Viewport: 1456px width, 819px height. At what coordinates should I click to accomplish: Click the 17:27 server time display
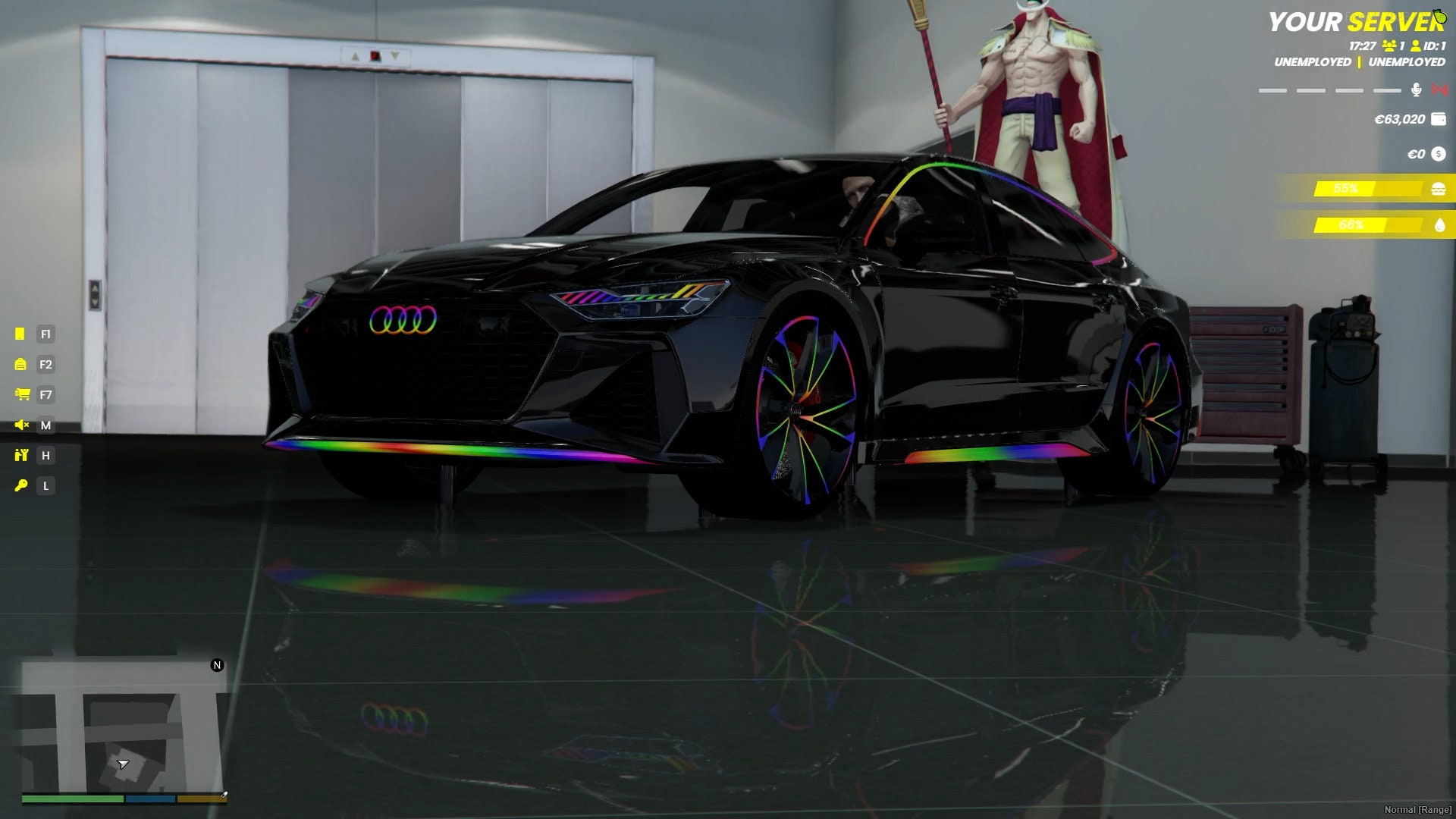tap(1363, 45)
